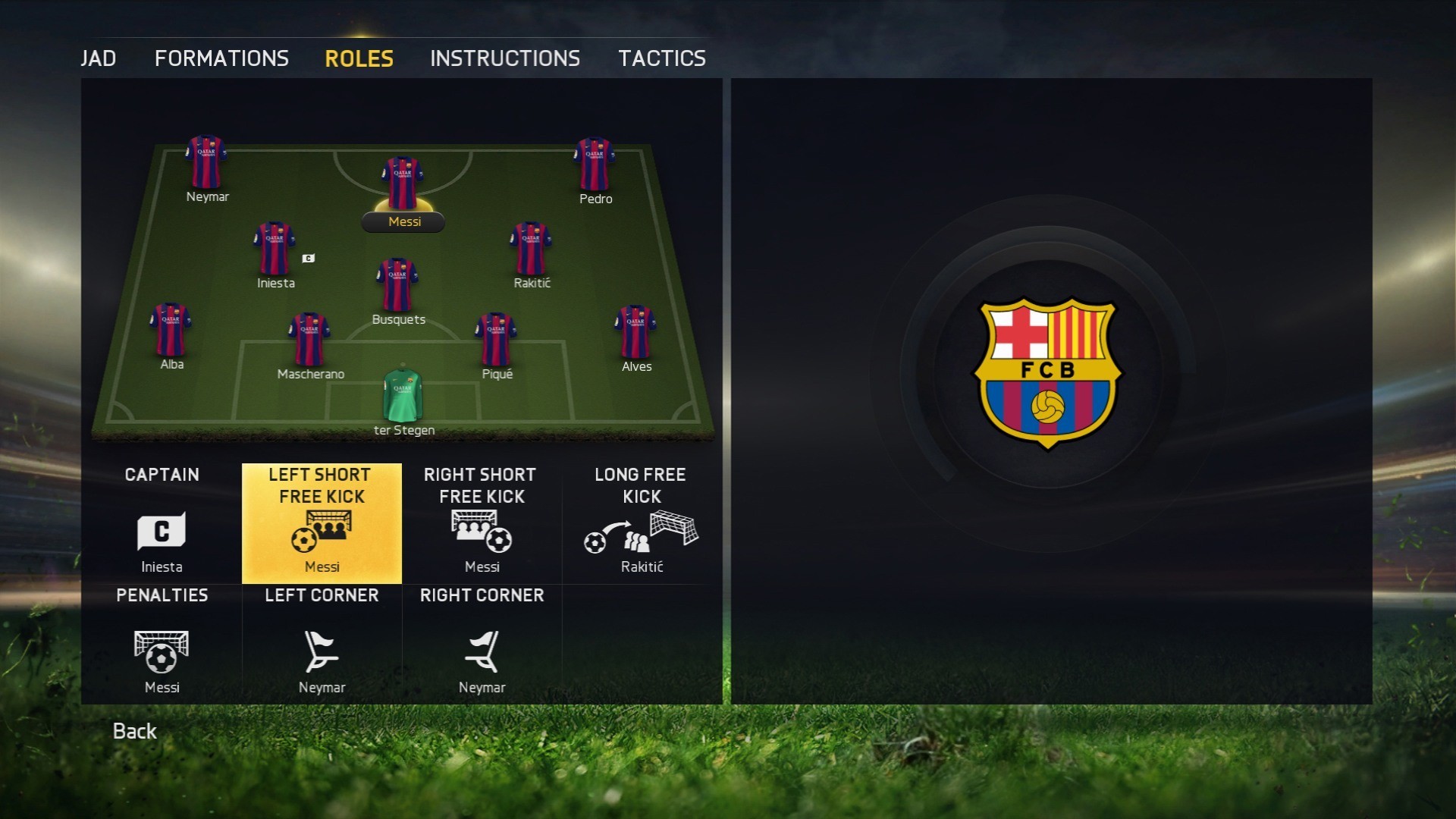This screenshot has width=1456, height=819.
Task: Switch to the Formations tab
Action: (221, 58)
